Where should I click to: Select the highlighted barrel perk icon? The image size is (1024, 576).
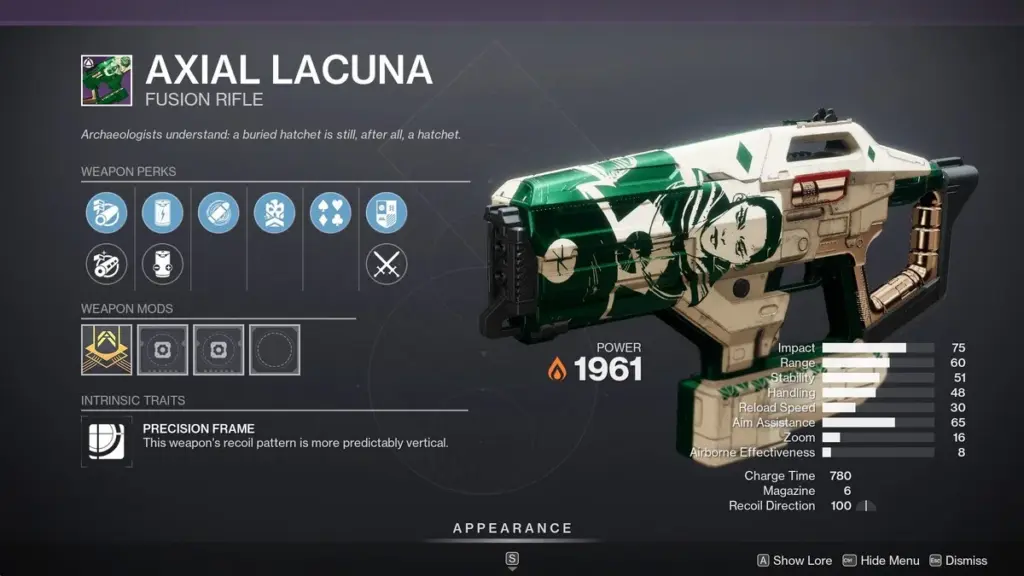pos(106,213)
